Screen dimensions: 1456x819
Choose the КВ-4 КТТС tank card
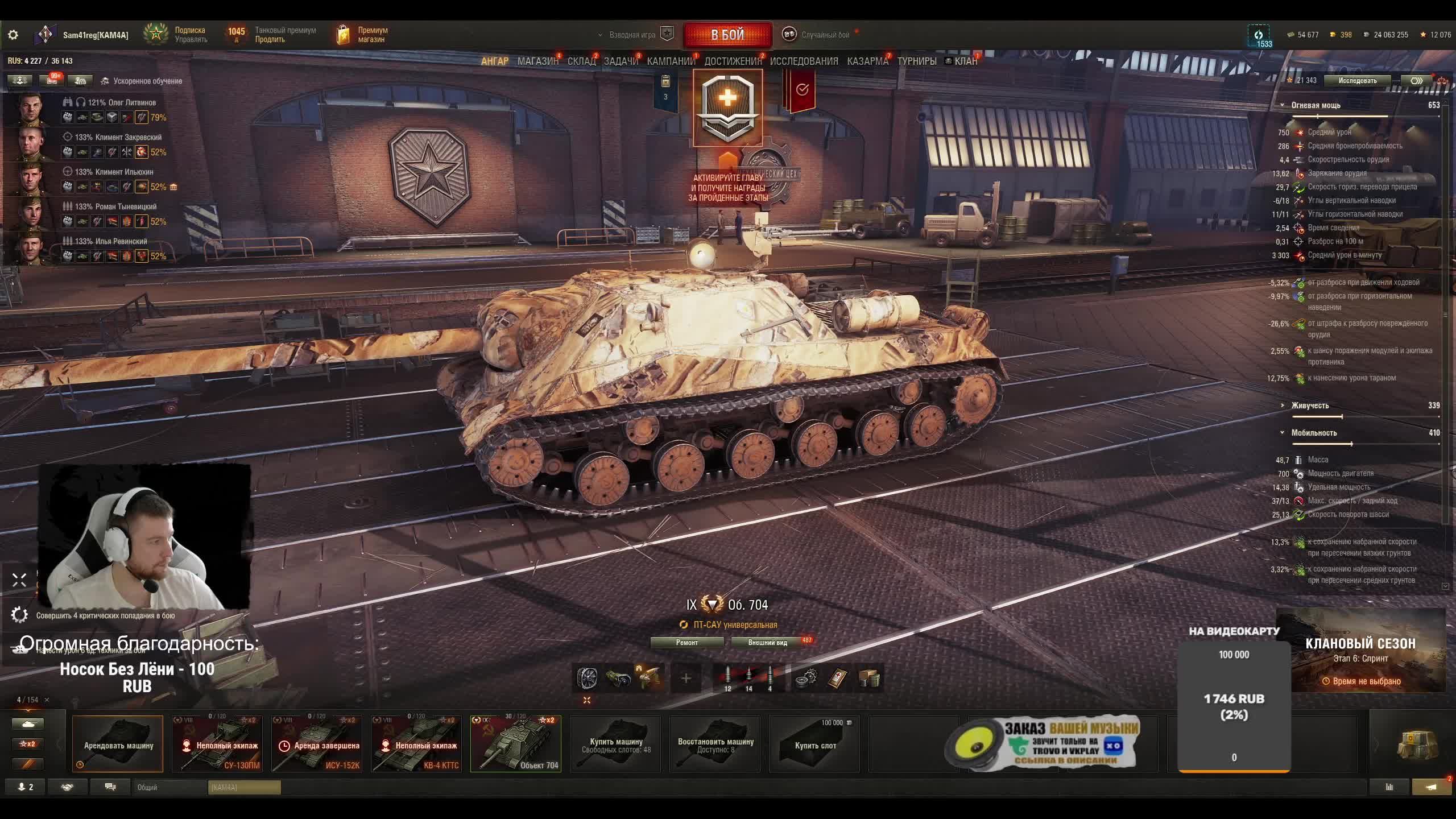click(416, 744)
